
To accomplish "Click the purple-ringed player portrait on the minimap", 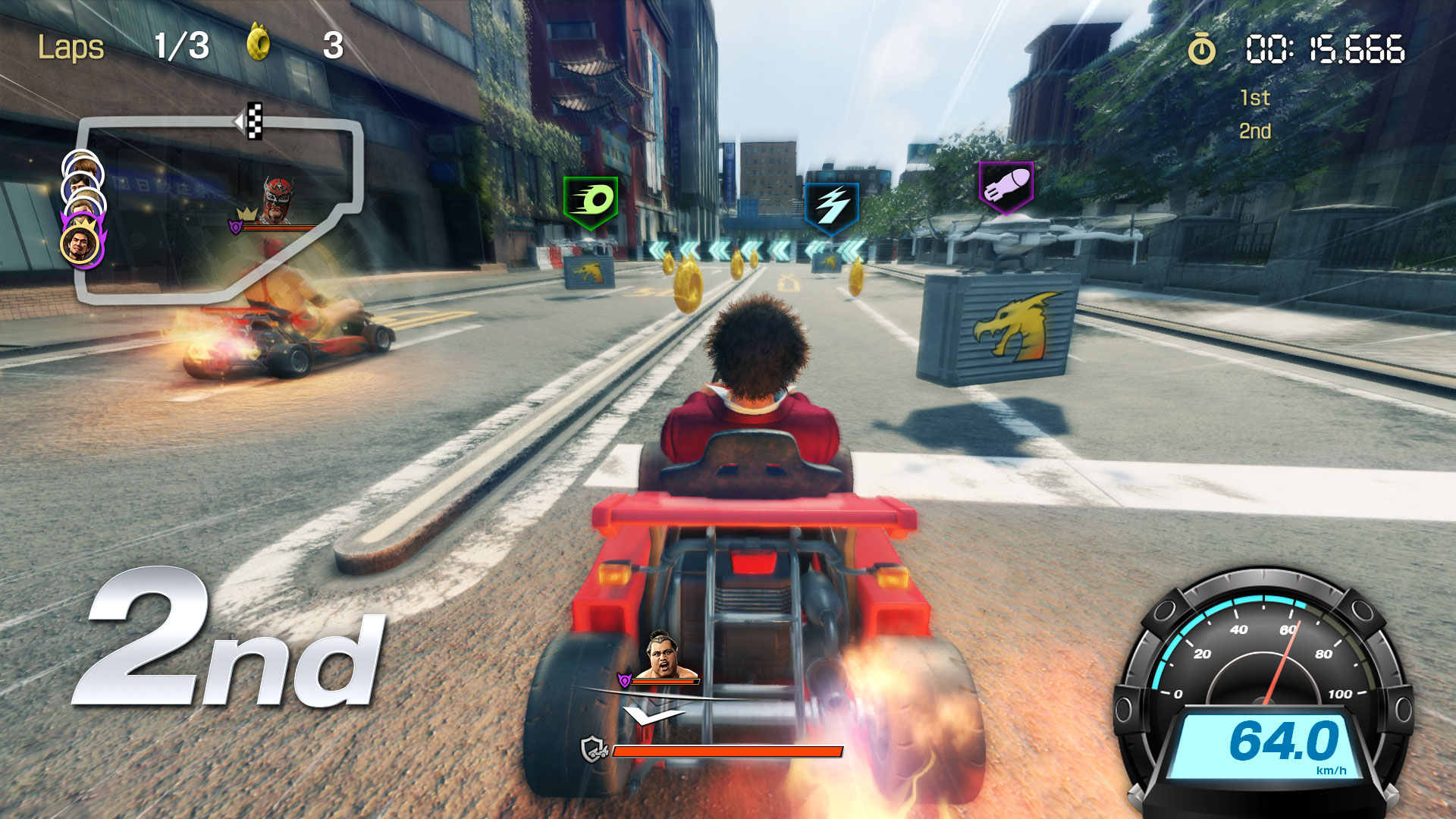I will (80, 244).
